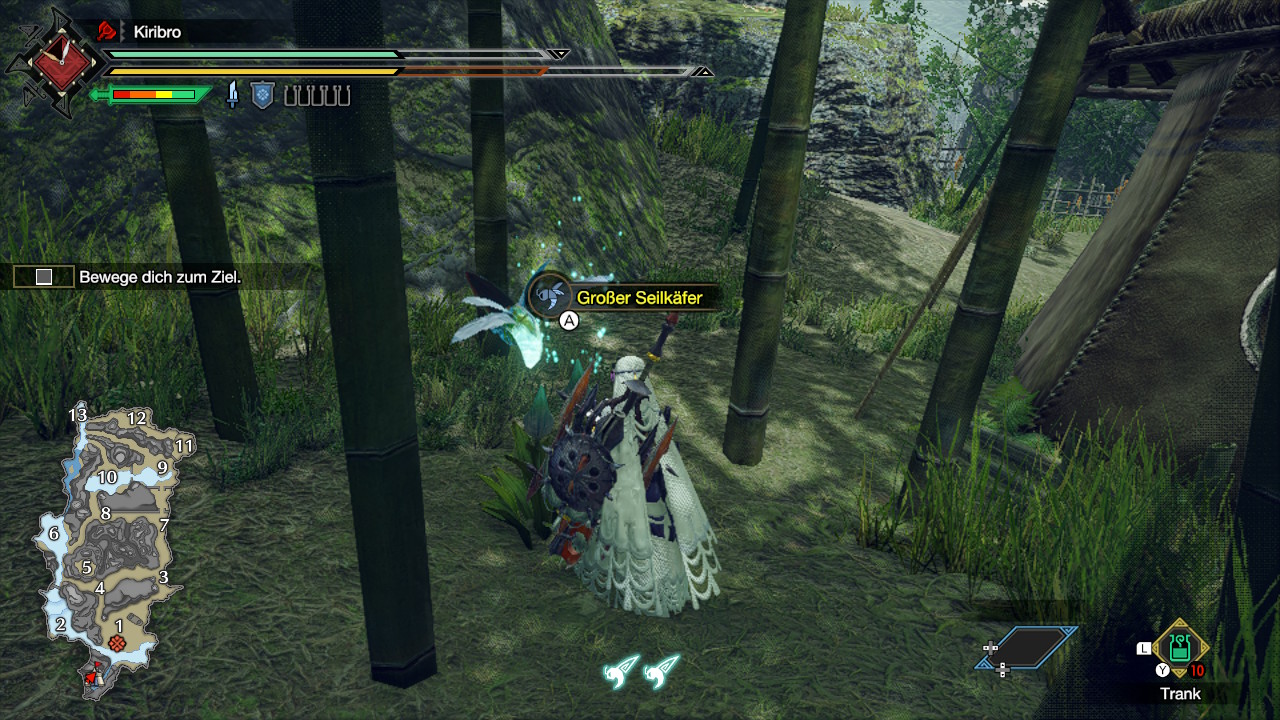The image size is (1280, 720).
Task: Select the quest objective 'Bewege dich zum Ziel'
Action: tap(160, 277)
